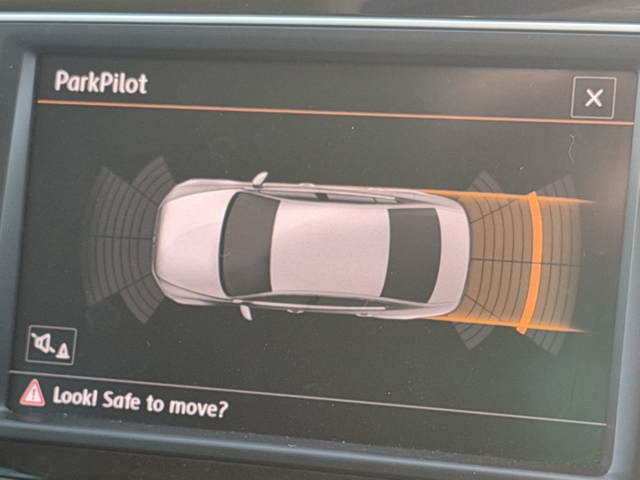Close the ParkPilot screen
This screenshot has width=640, height=480.
coord(593,98)
